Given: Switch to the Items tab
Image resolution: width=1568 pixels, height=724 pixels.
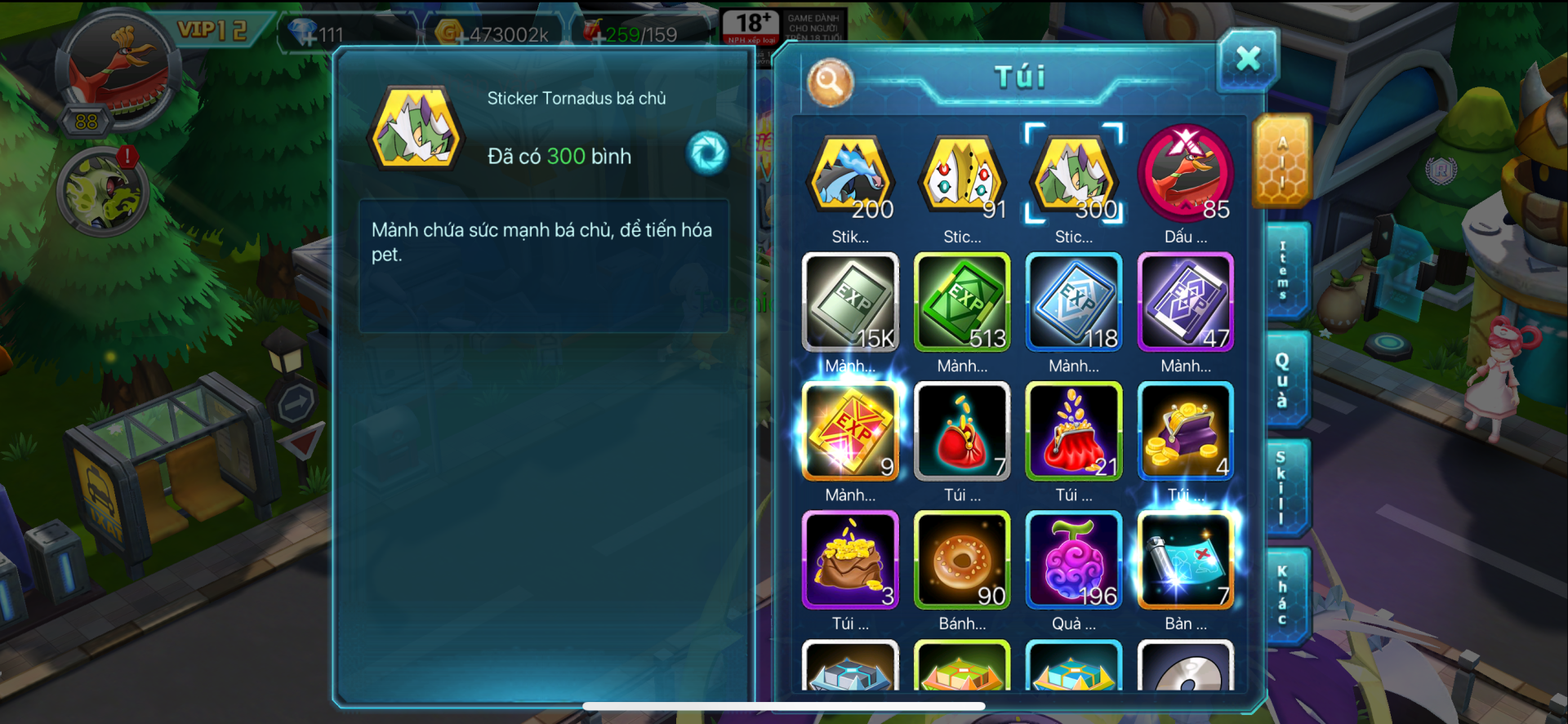Looking at the screenshot, I should click(x=1284, y=270).
